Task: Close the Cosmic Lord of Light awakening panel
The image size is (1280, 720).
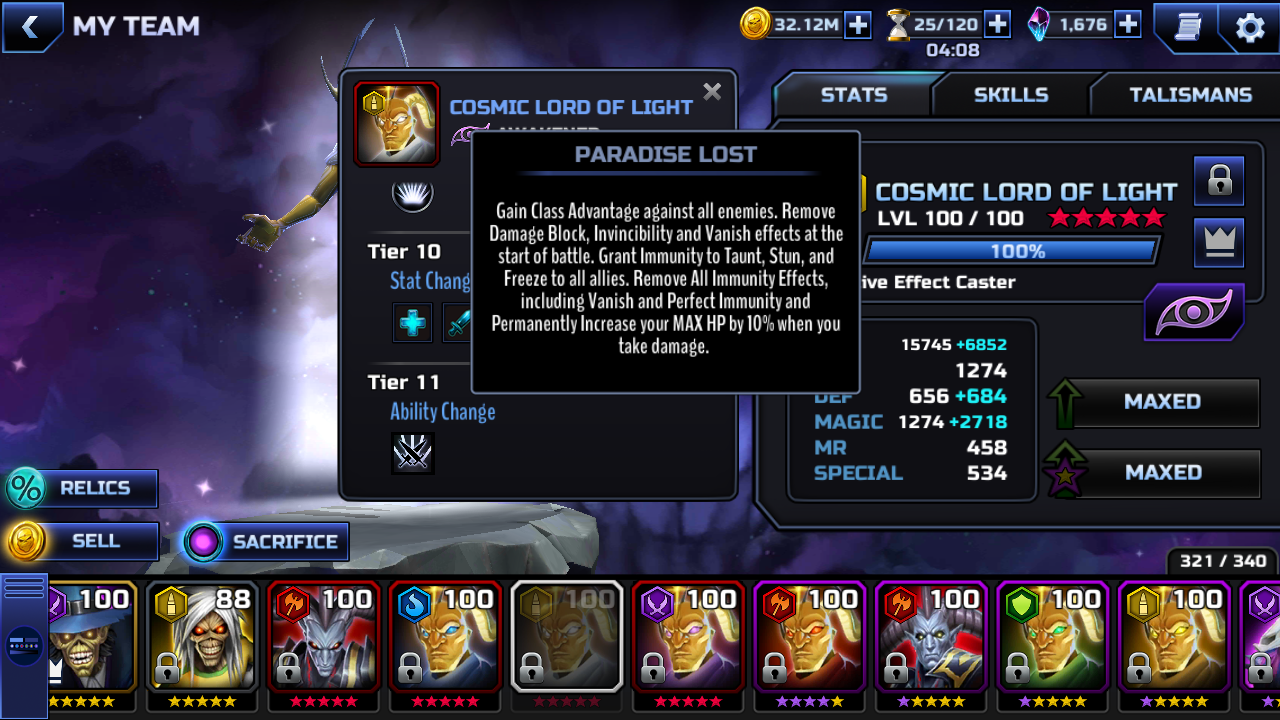Action: (x=712, y=92)
